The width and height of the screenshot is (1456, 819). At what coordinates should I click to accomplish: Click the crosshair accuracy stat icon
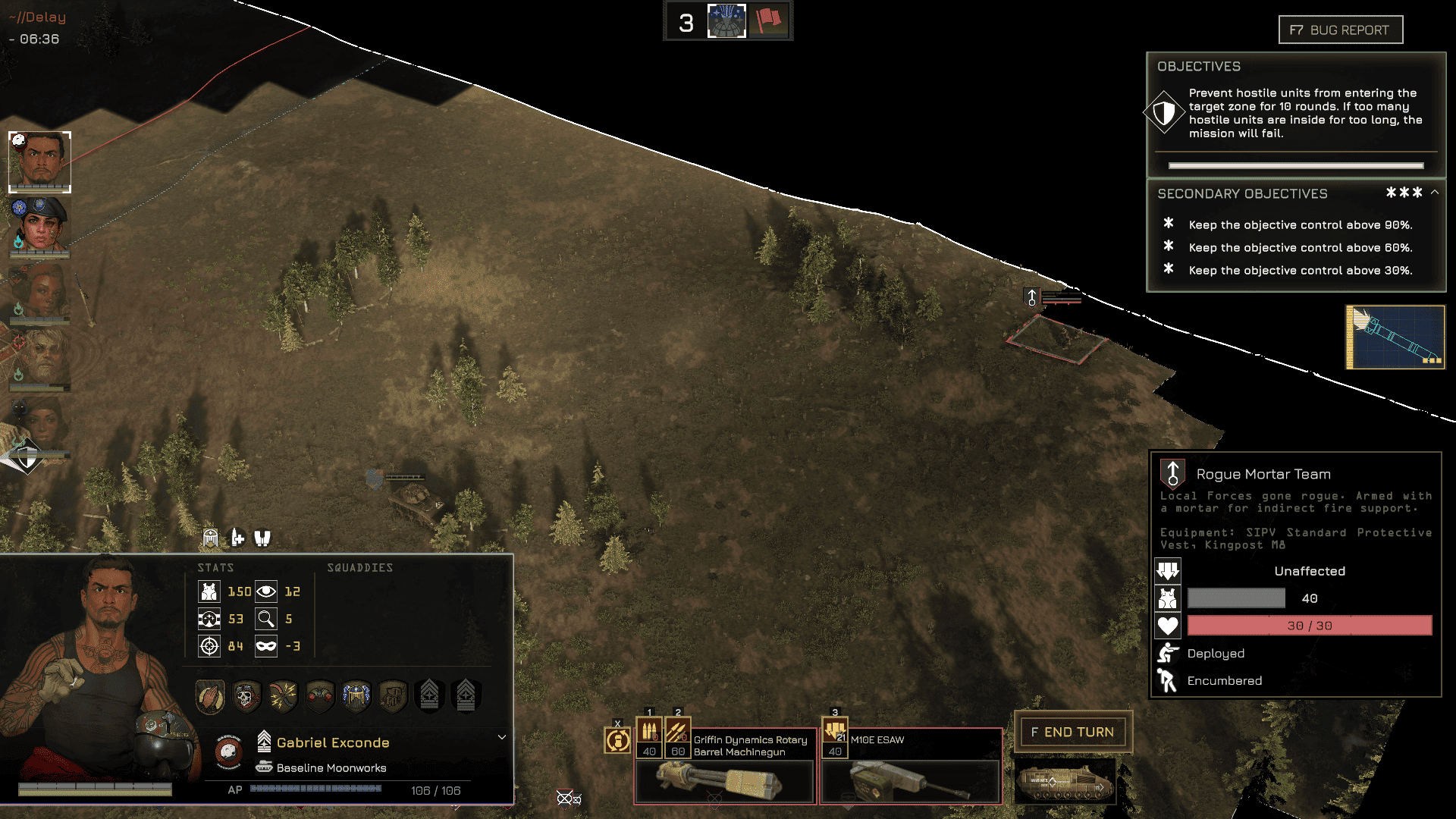click(x=209, y=646)
